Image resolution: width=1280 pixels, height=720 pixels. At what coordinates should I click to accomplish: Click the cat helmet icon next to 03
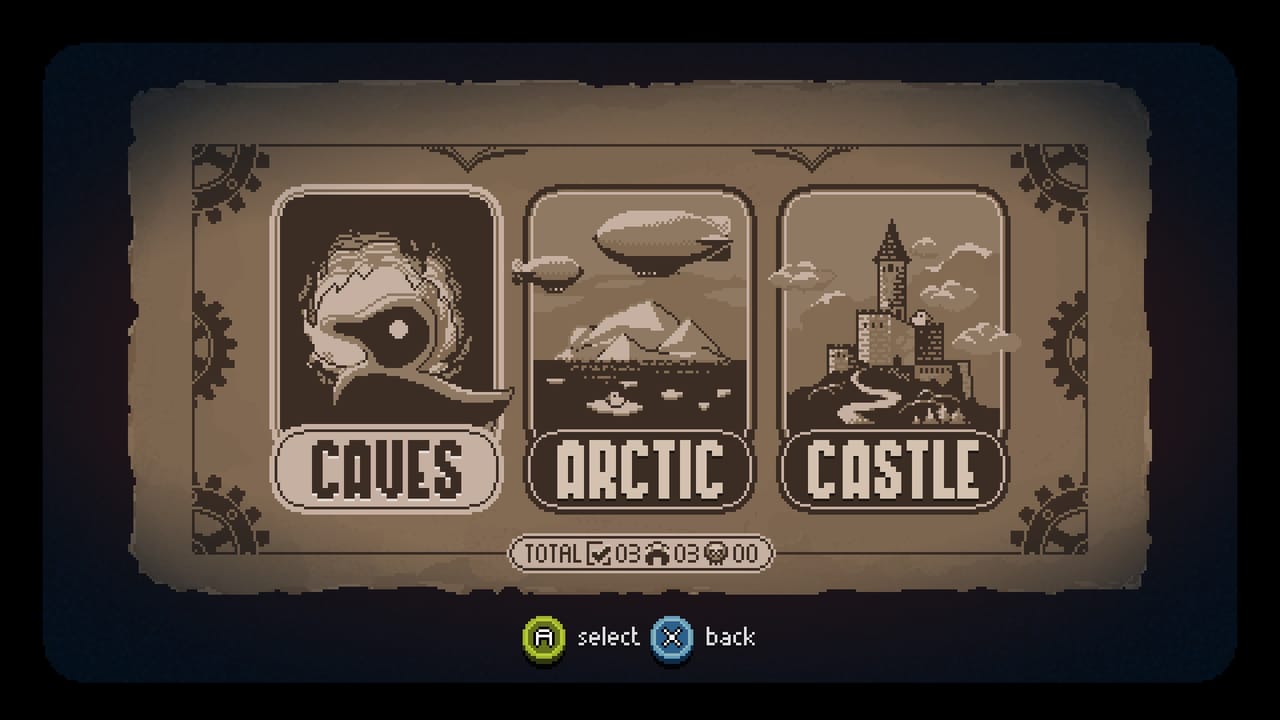pyautogui.click(x=657, y=551)
